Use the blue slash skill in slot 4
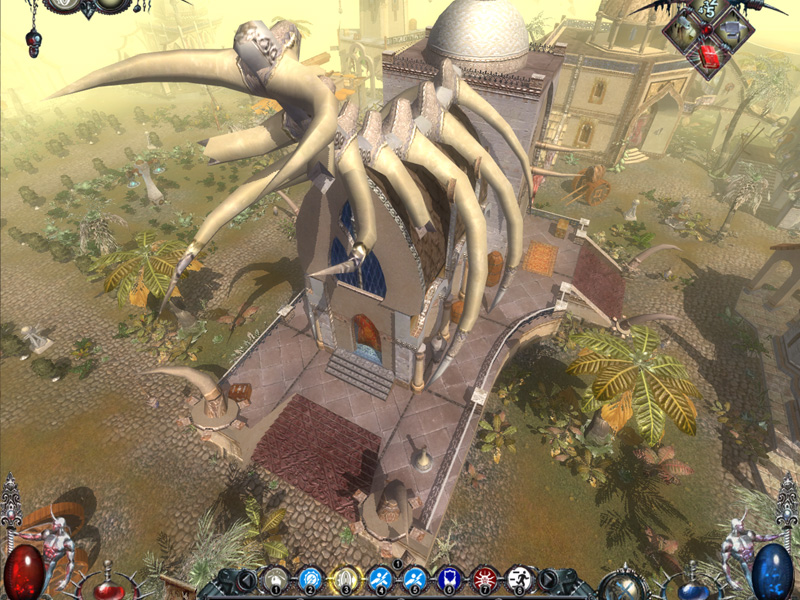 [x=380, y=579]
